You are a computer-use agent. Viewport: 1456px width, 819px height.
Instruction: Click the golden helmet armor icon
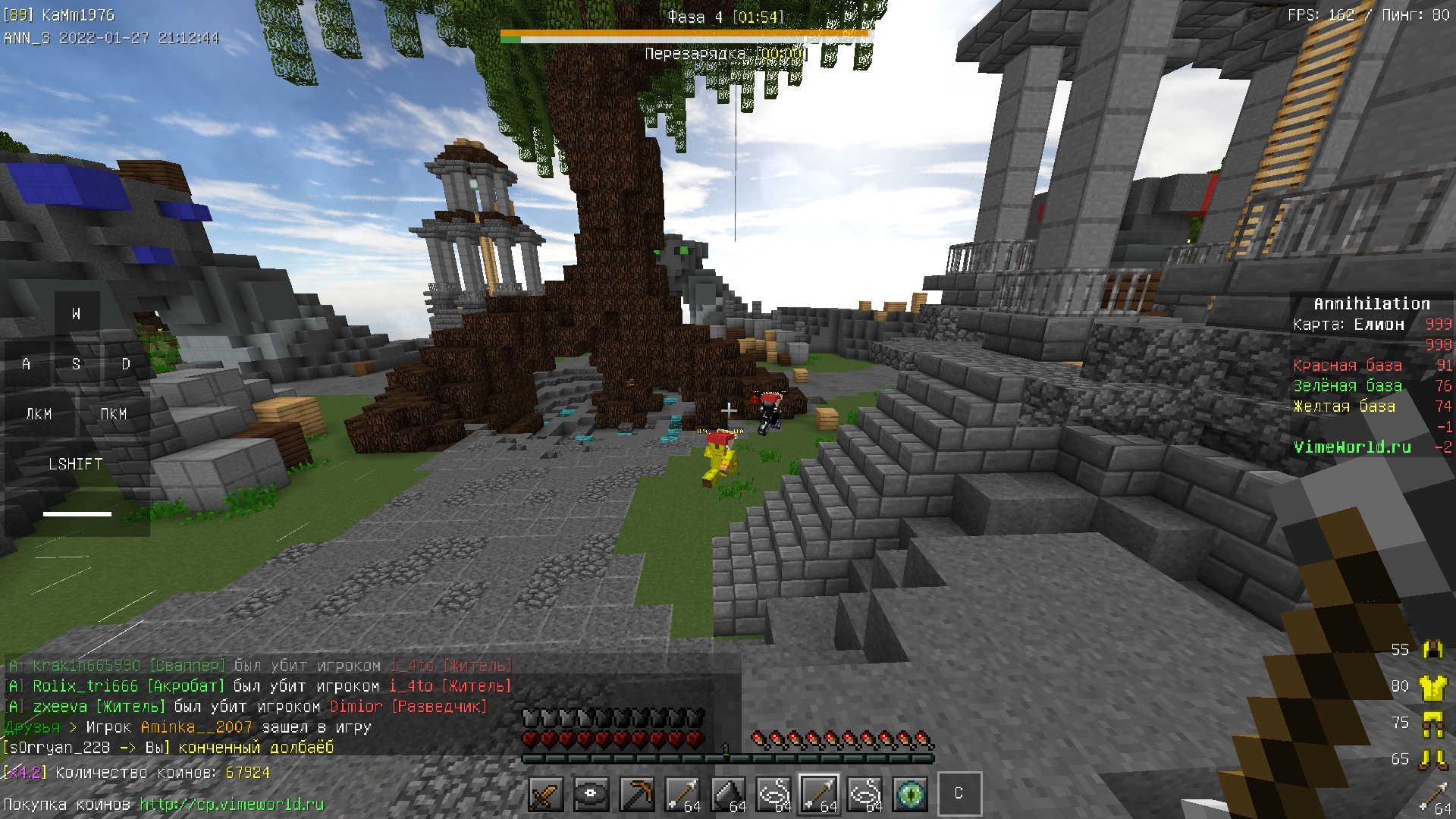(x=1432, y=650)
